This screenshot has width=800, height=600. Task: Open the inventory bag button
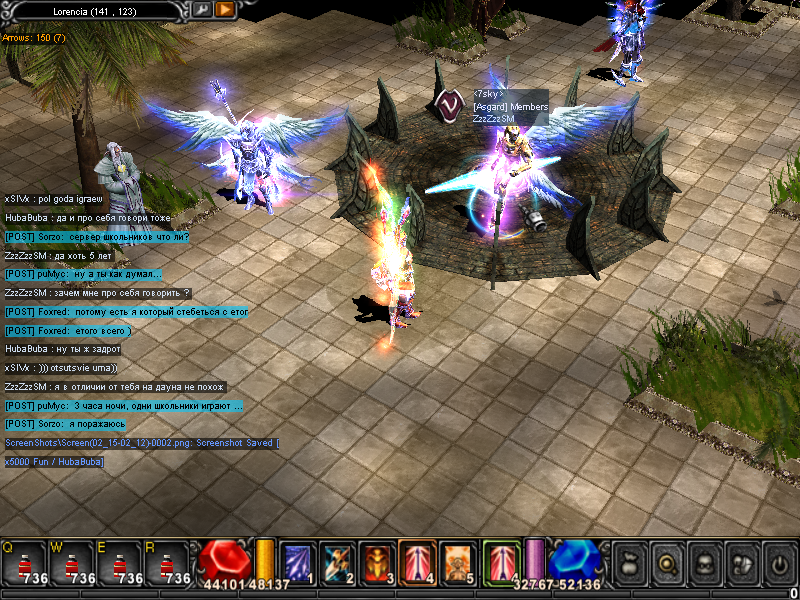click(629, 562)
